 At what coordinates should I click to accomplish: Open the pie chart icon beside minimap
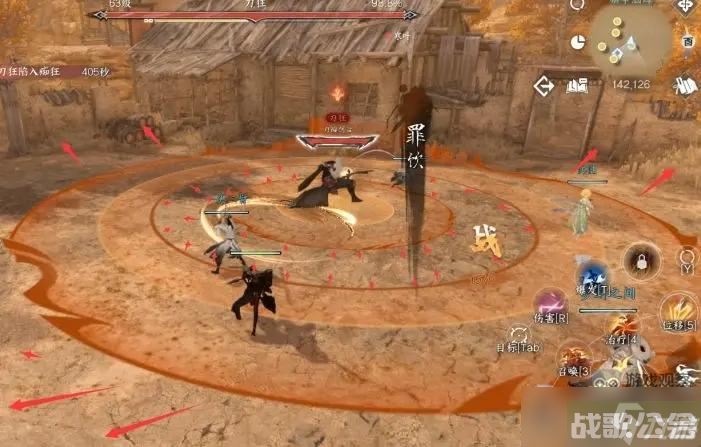(578, 42)
